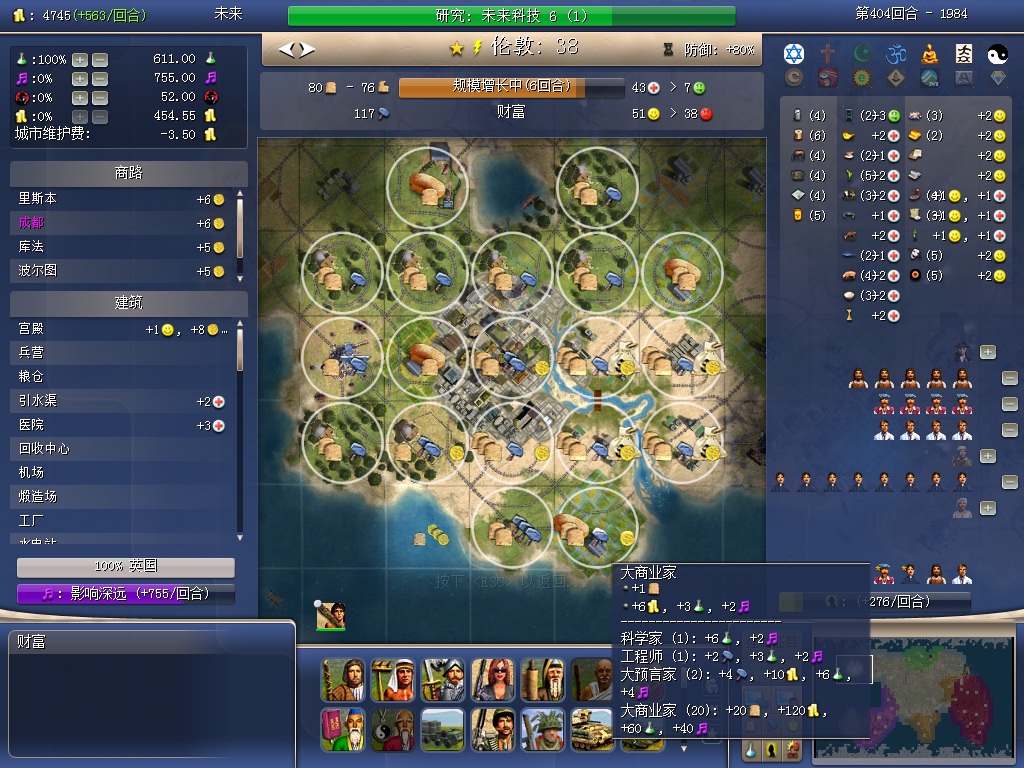The width and height of the screenshot is (1024, 768).
Task: Select the Star of David religion icon
Action: (794, 53)
